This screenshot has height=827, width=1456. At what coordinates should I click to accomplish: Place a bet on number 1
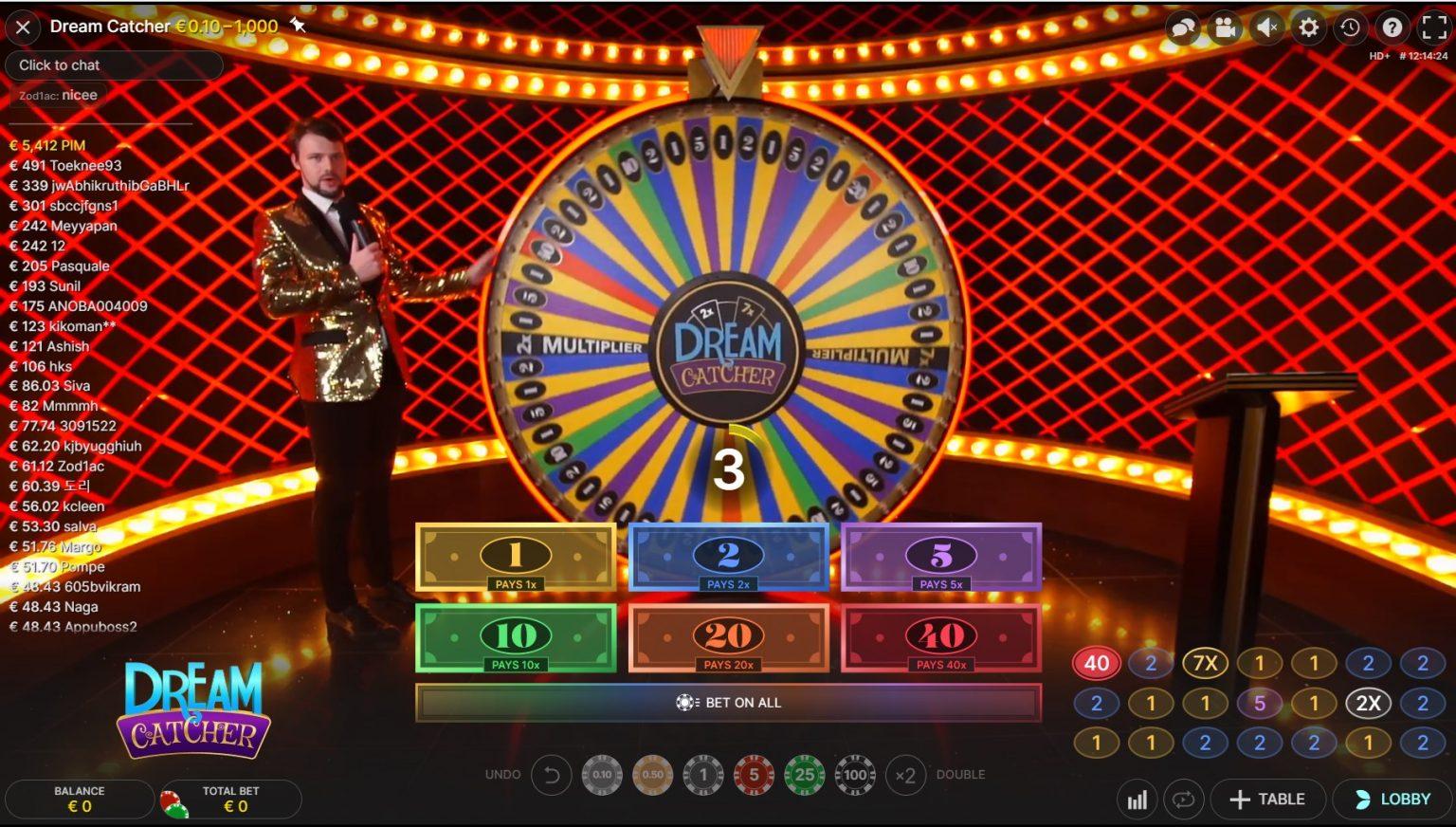tap(516, 558)
